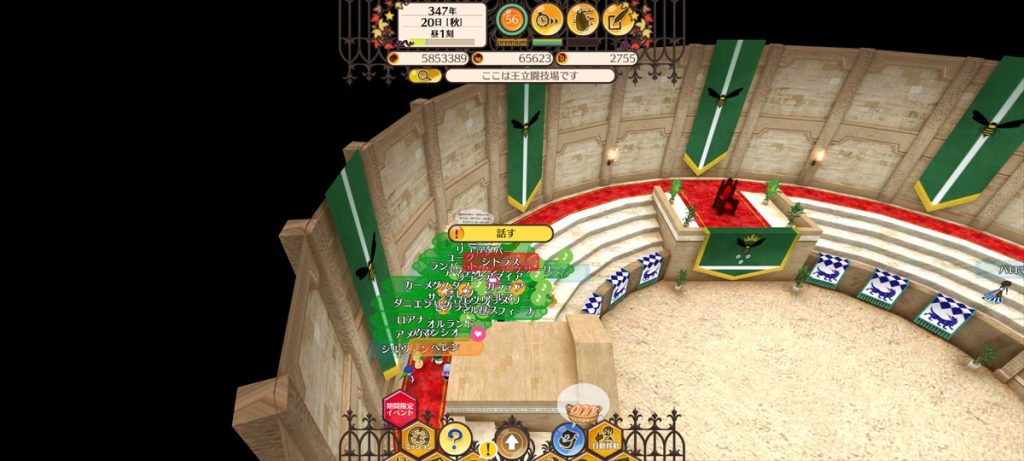Activate the 自動移動 auto-move hexagon
Screen dimensions: 1024x461
(x=604, y=440)
